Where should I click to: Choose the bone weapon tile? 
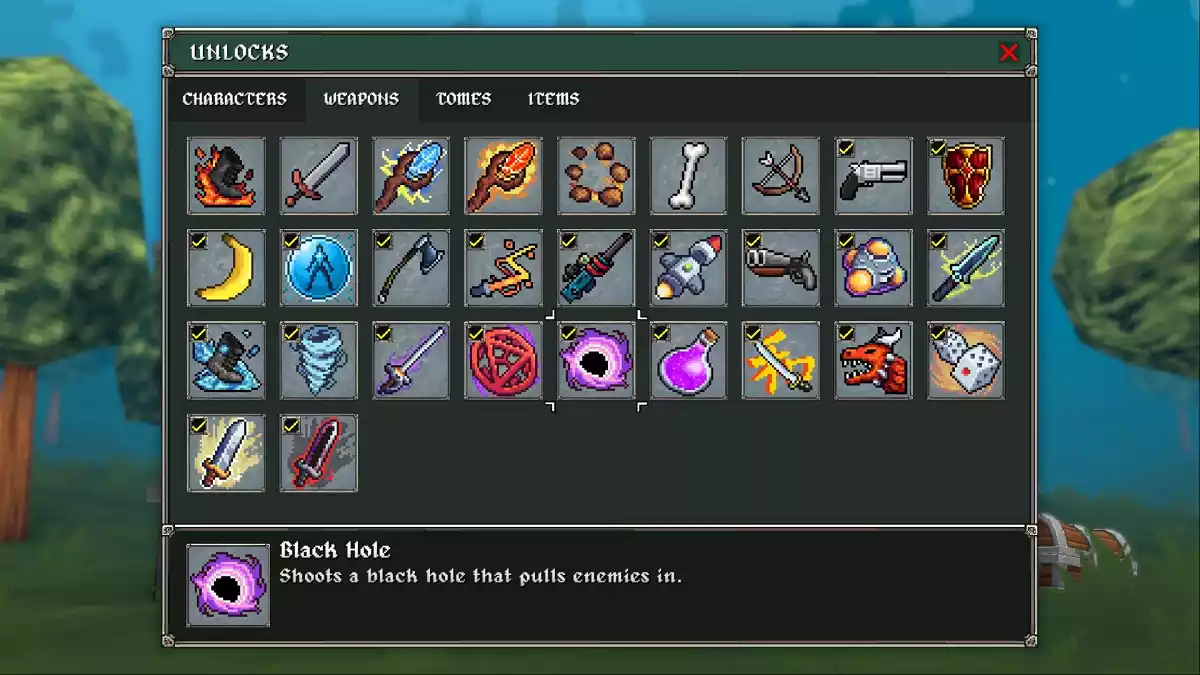pos(688,176)
